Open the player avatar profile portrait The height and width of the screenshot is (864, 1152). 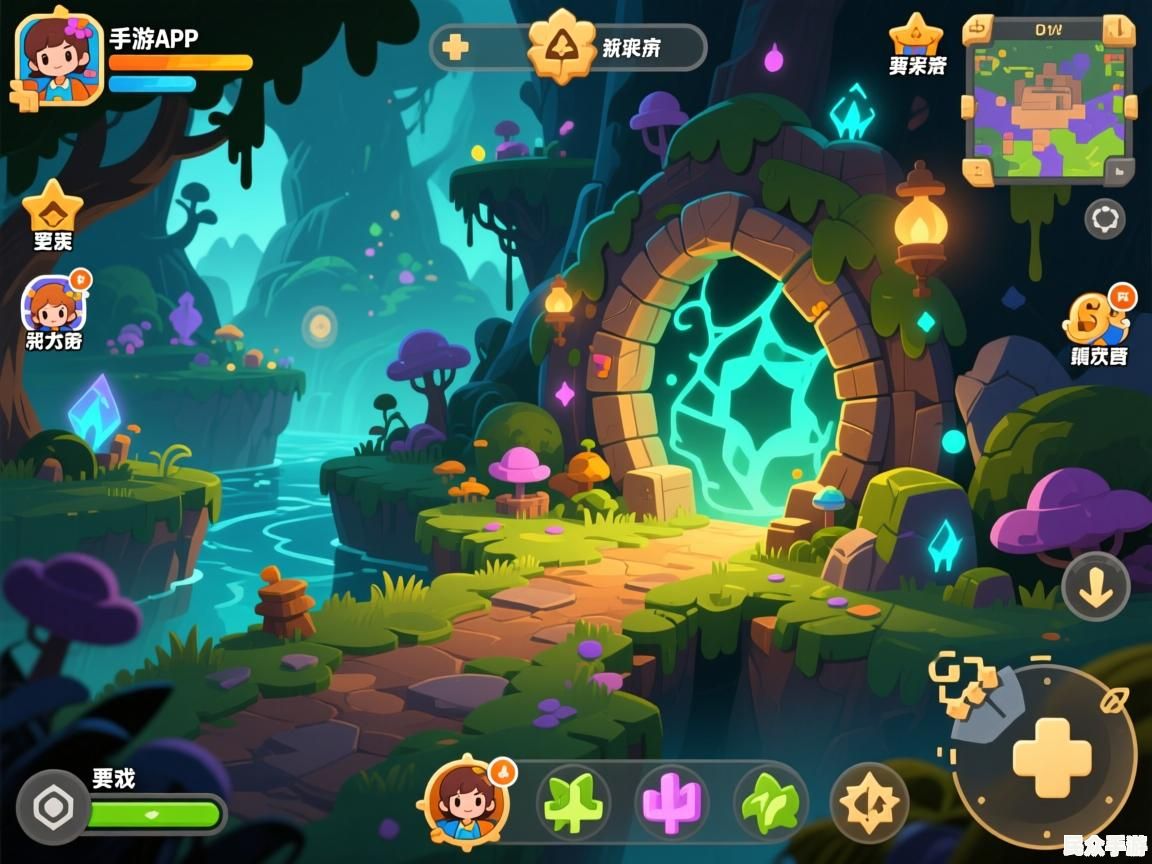(59, 58)
